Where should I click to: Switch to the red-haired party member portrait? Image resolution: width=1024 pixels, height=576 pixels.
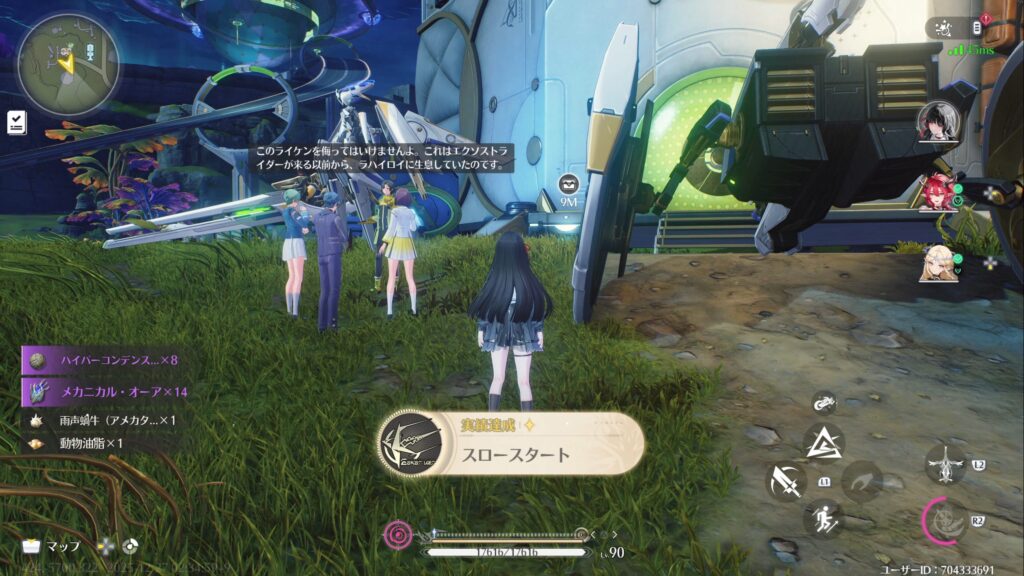pyautogui.click(x=938, y=192)
